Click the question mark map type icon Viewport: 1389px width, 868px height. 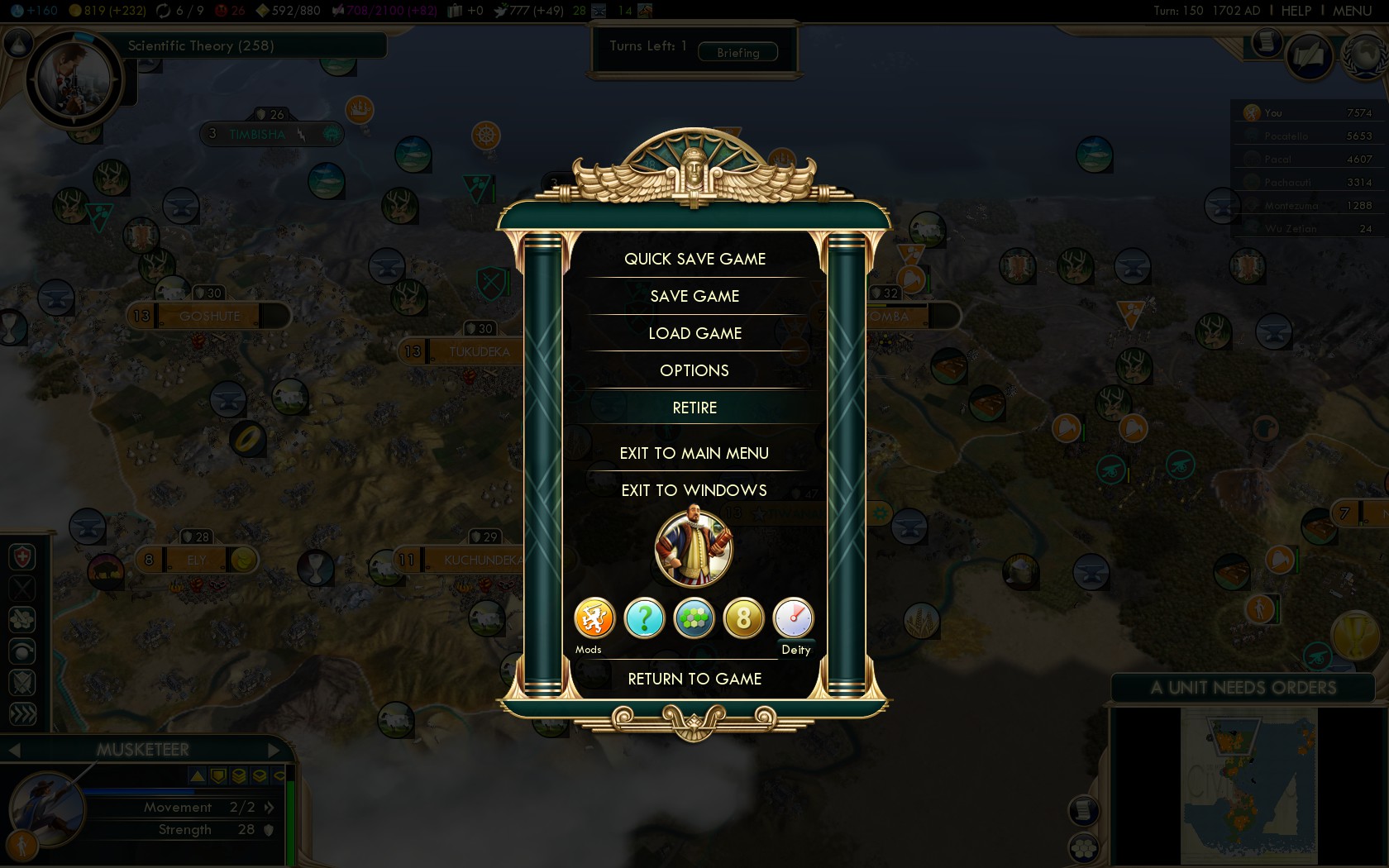tap(644, 618)
